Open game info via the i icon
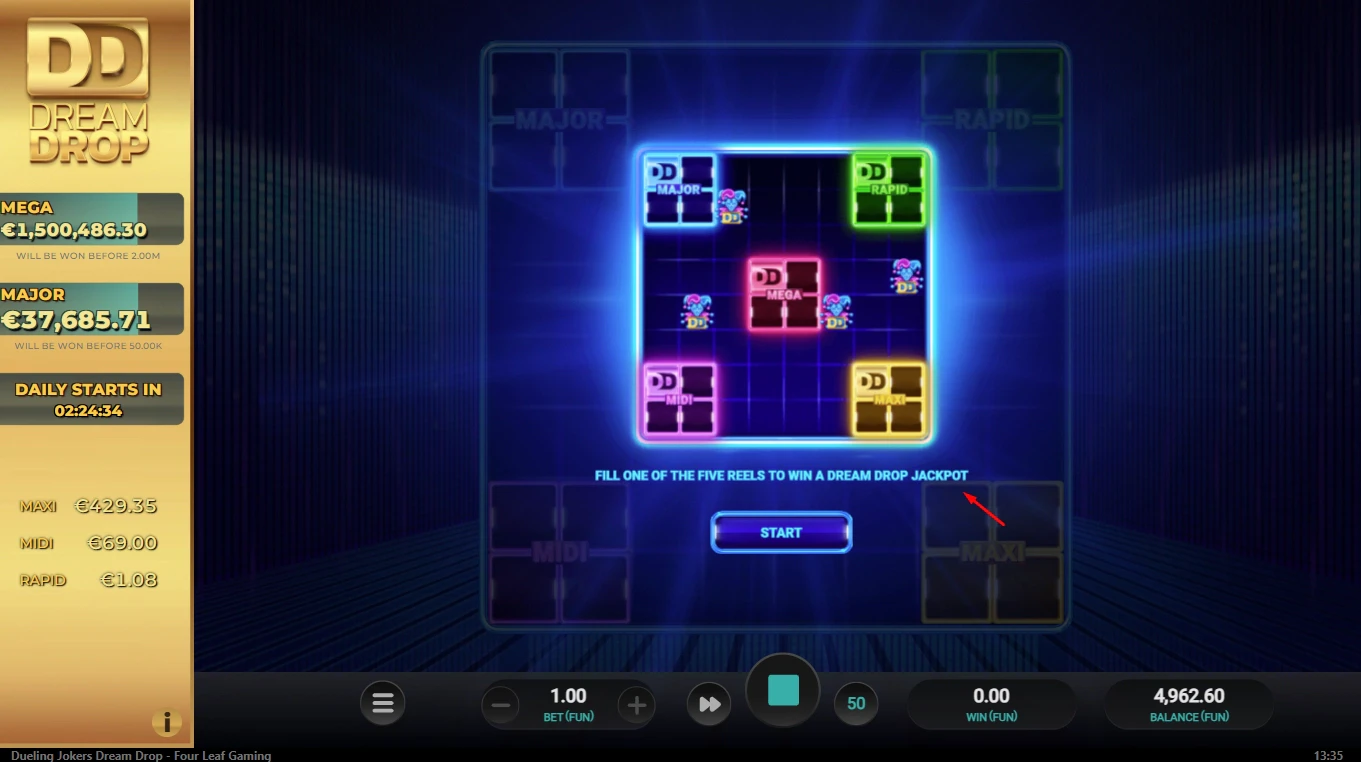This screenshot has width=1361, height=762. coord(167,722)
